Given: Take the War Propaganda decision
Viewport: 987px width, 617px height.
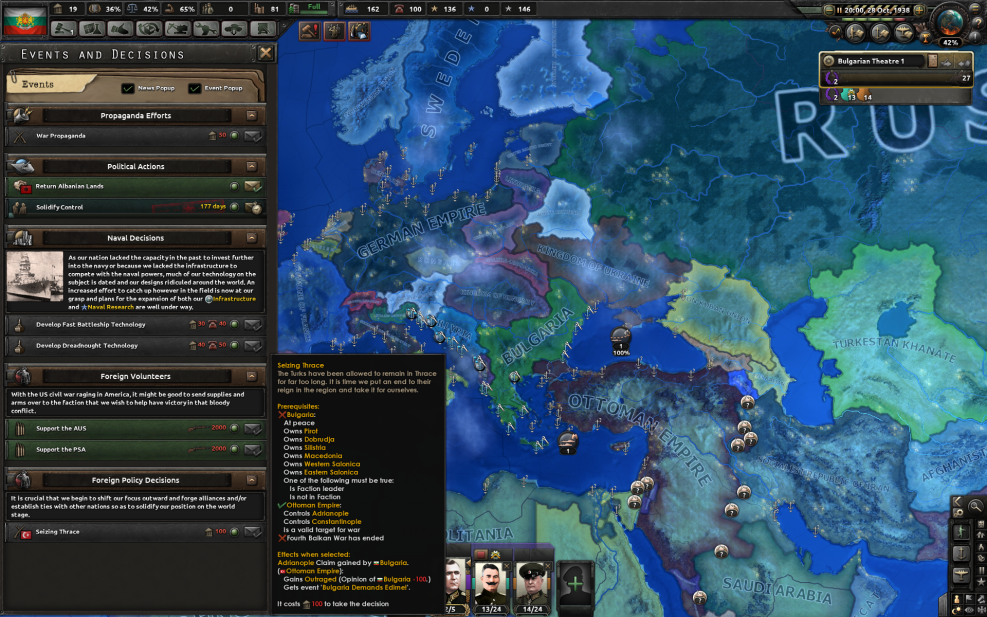Looking at the screenshot, I should pos(252,136).
